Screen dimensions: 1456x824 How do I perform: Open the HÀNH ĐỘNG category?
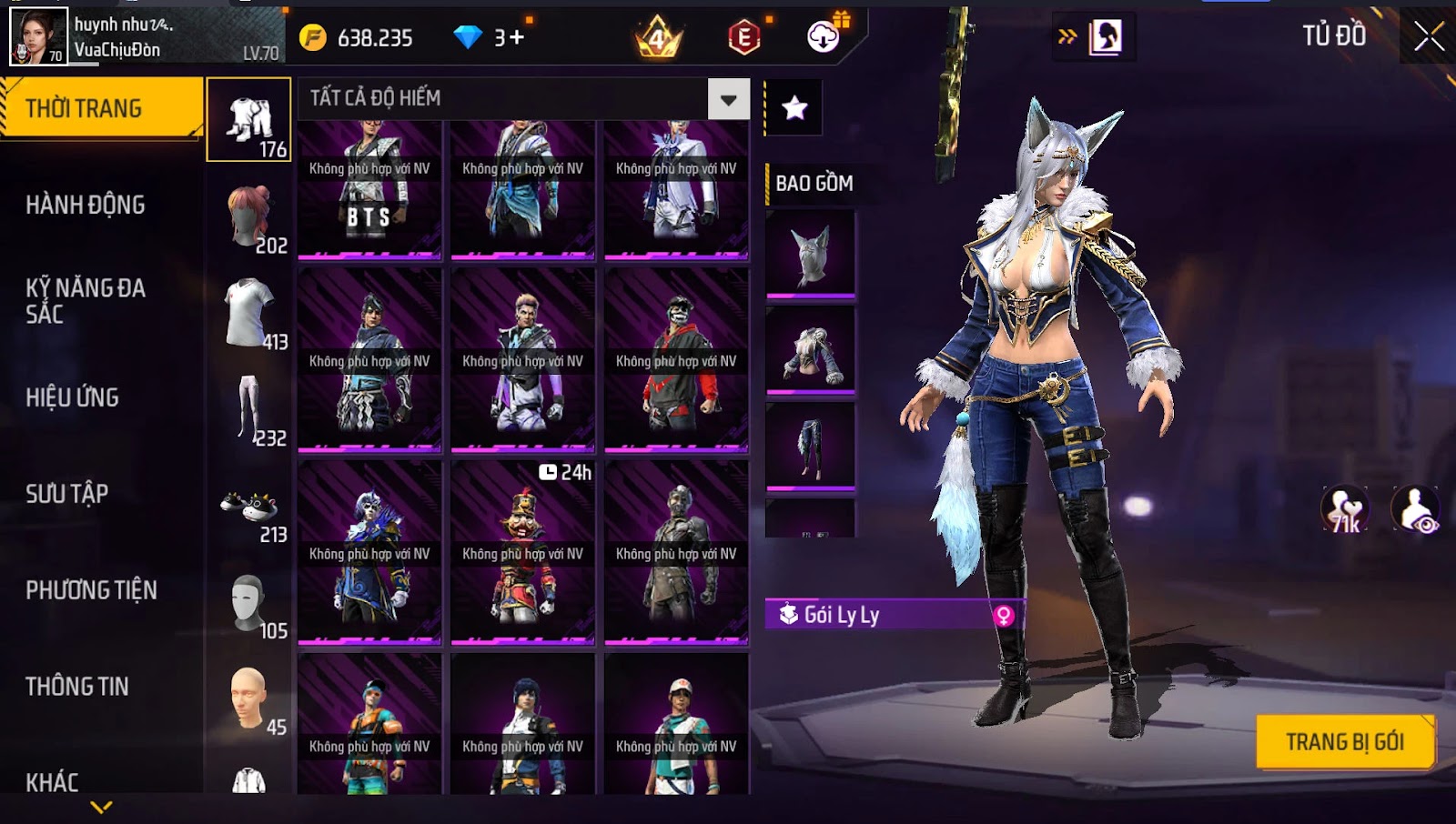pos(86,205)
